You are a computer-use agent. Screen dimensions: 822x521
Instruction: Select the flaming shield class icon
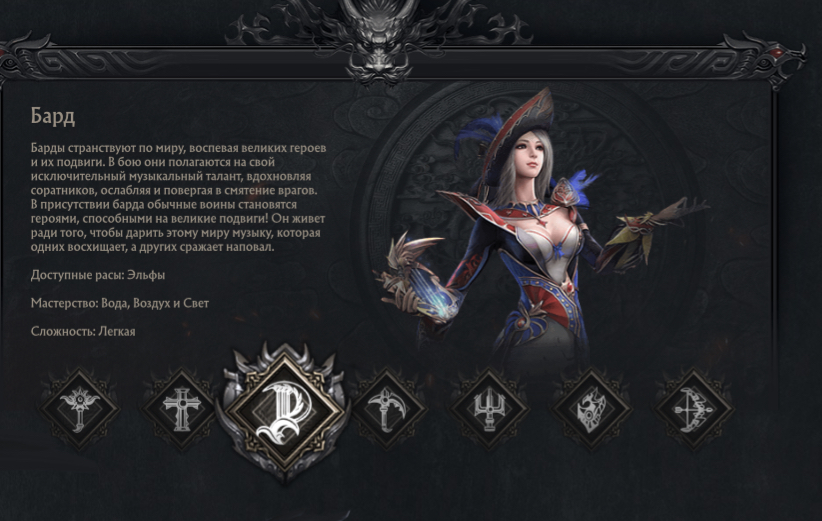(591, 408)
